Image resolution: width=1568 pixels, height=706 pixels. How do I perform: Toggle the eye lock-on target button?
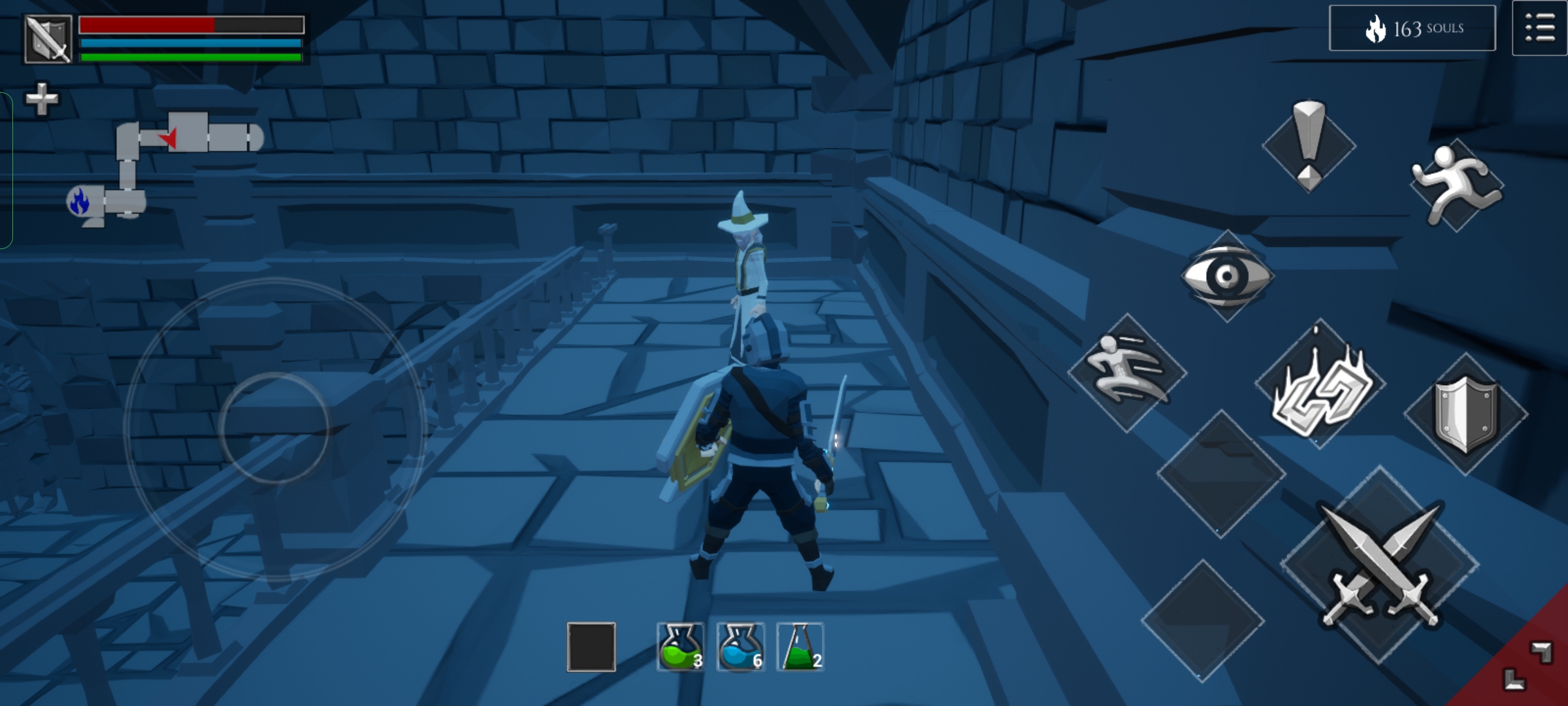click(1227, 276)
